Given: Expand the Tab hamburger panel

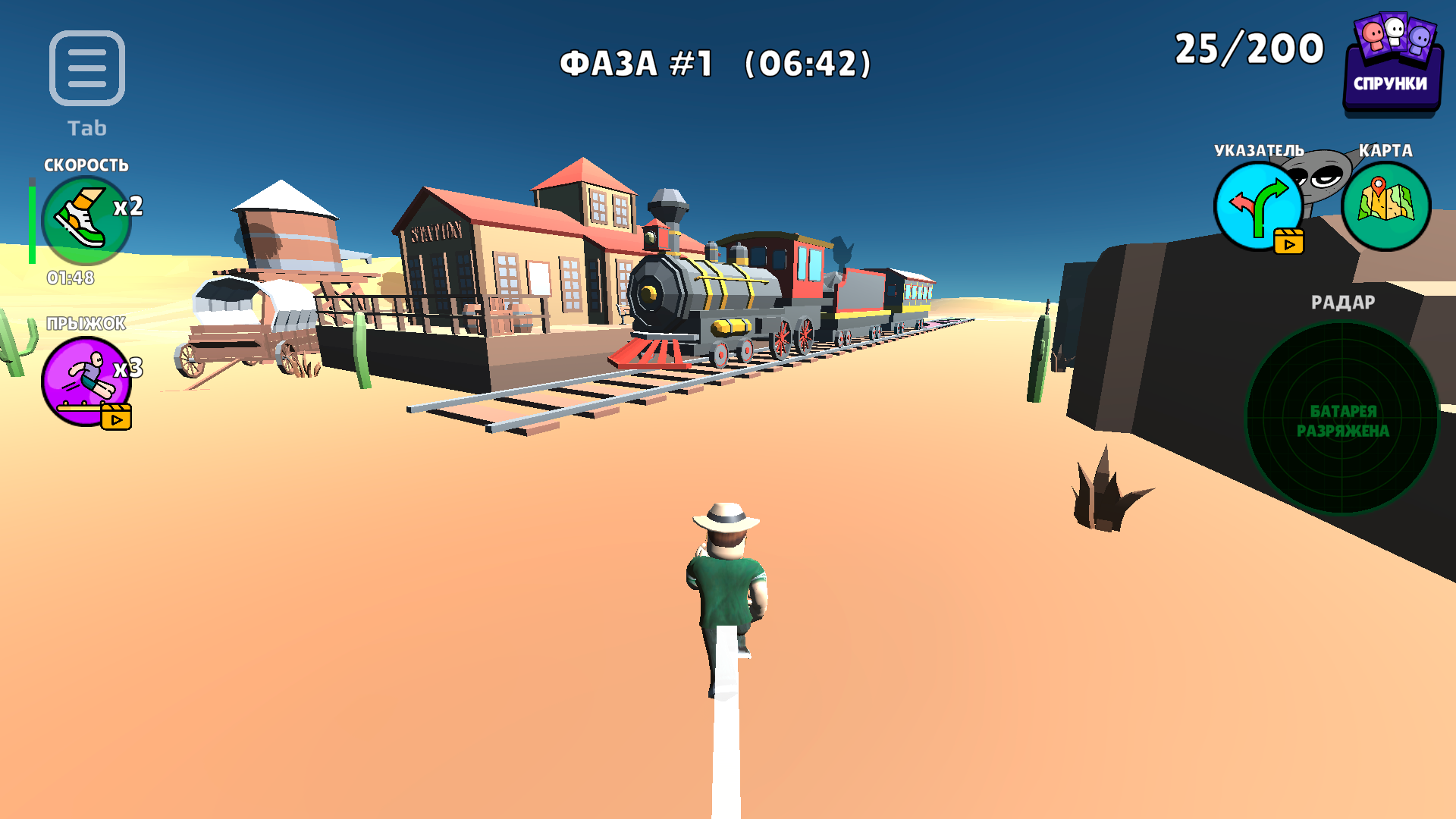Looking at the screenshot, I should pos(86,67).
